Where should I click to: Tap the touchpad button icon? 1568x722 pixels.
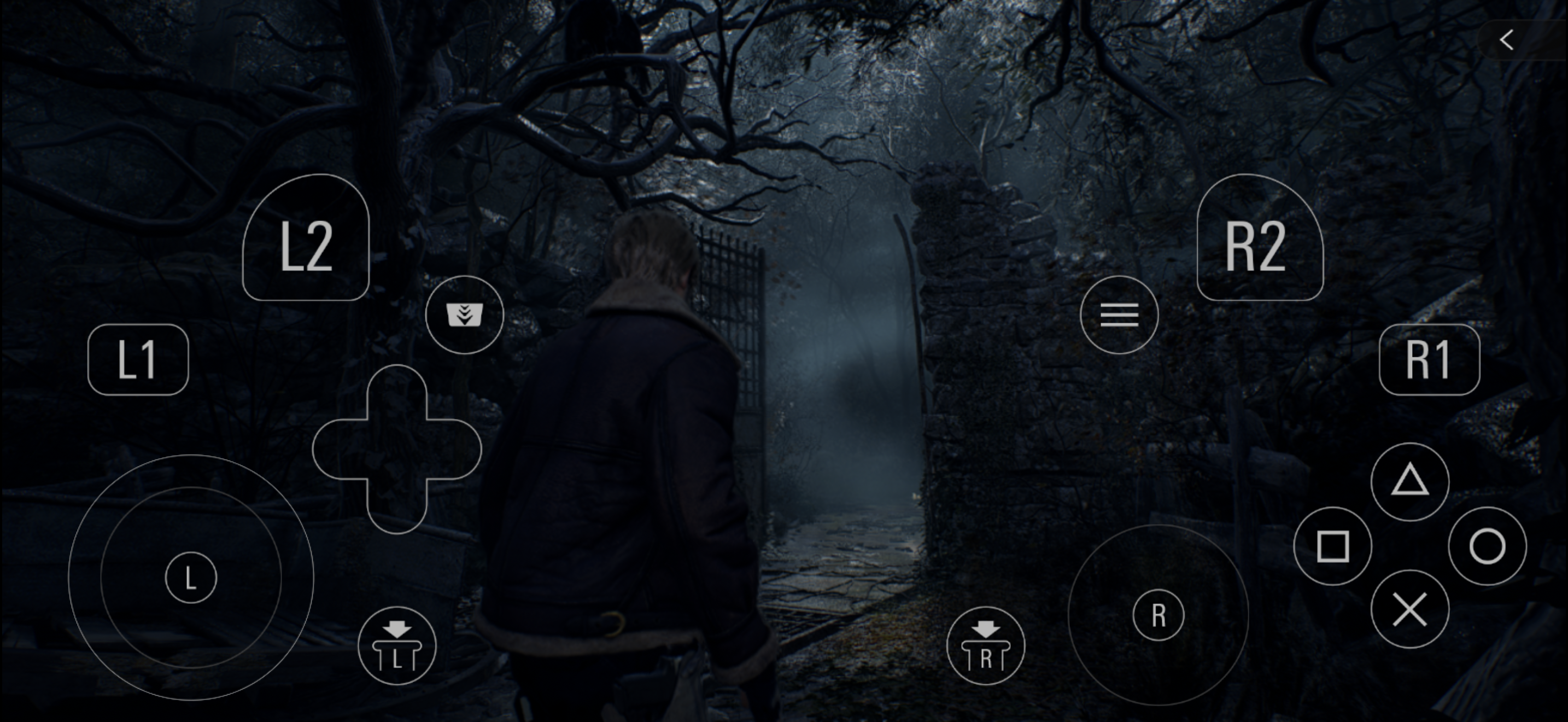point(464,315)
